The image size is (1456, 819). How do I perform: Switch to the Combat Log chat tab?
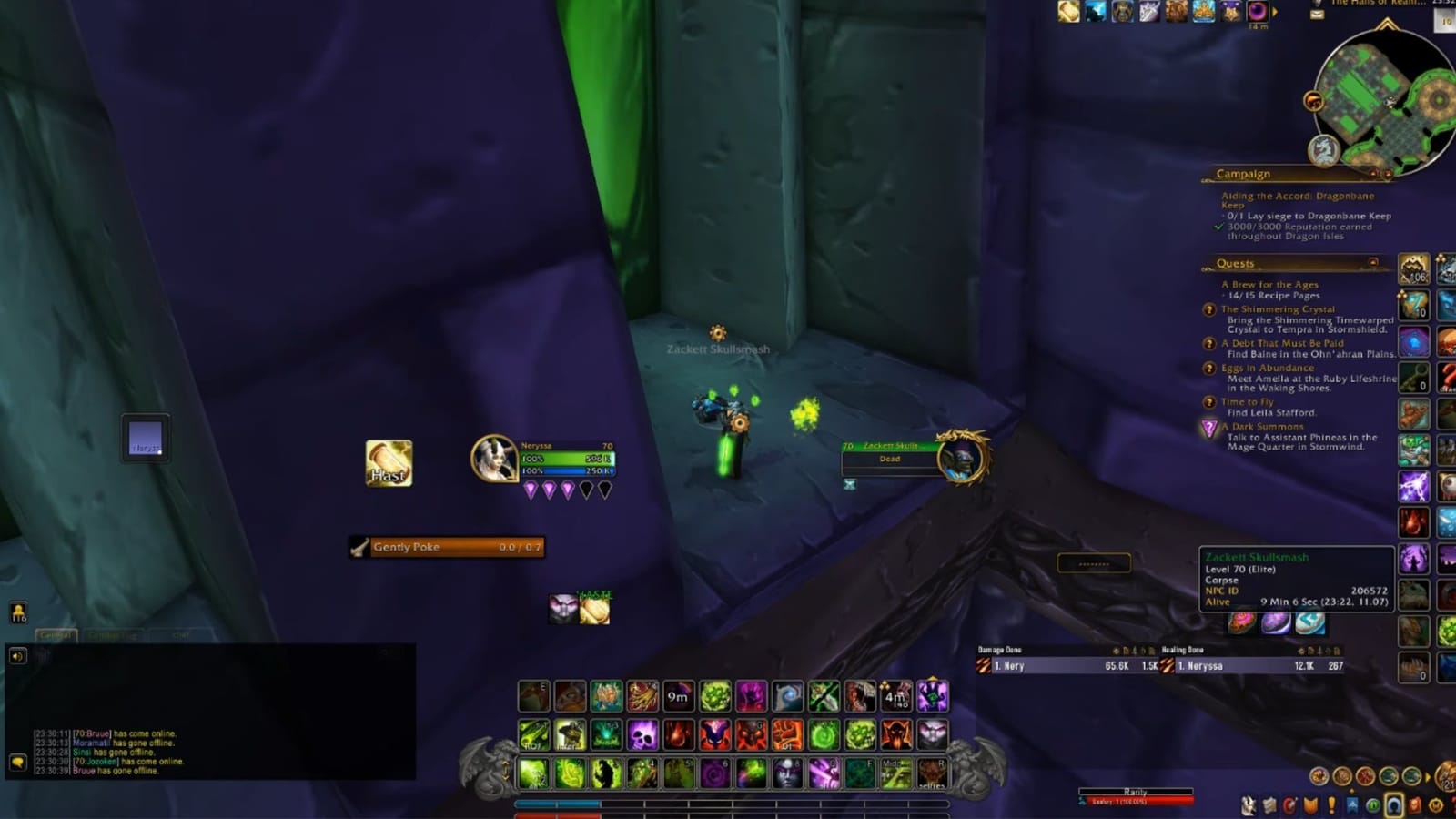click(x=112, y=634)
